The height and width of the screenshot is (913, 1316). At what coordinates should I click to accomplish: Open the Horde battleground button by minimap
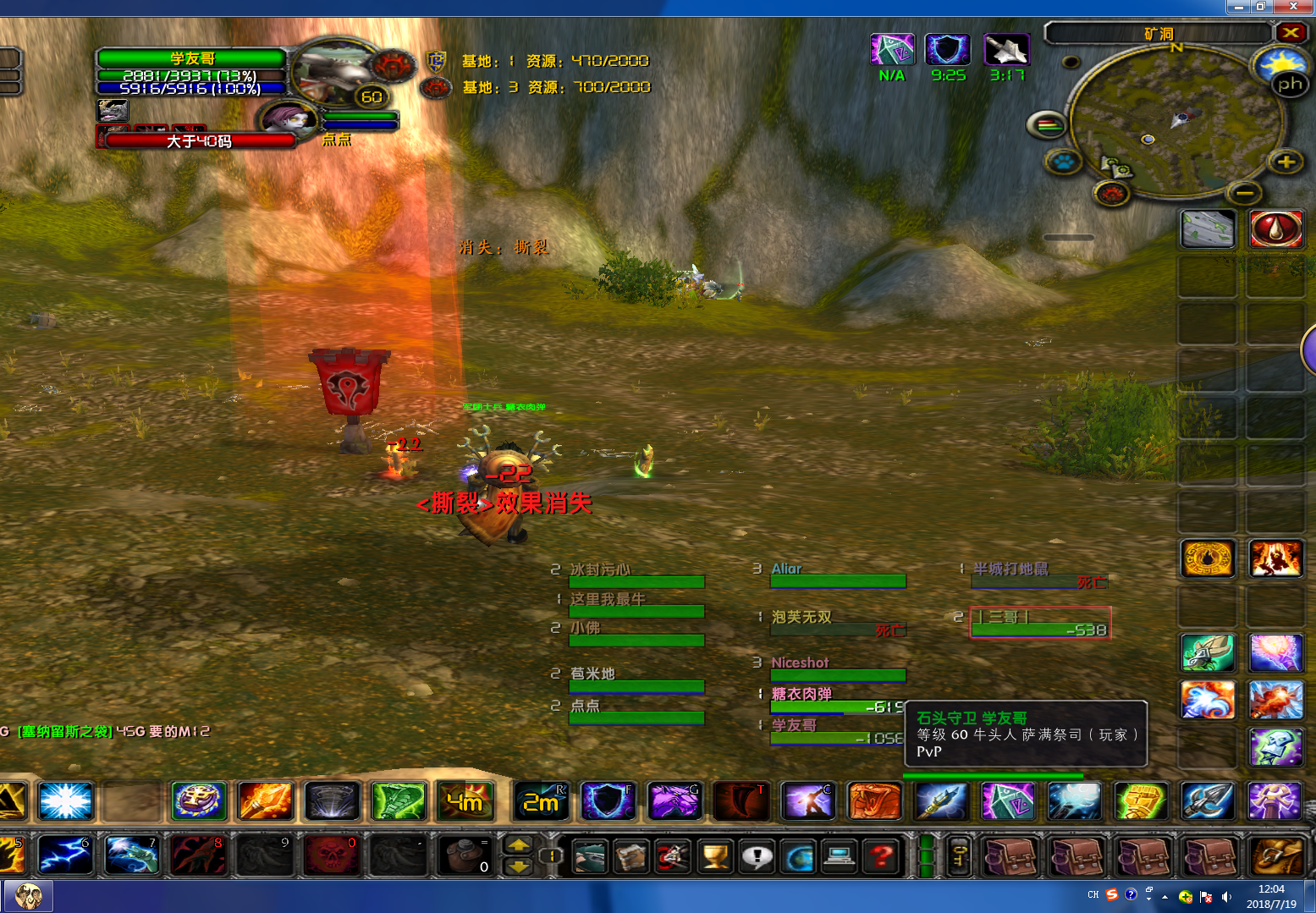click(1112, 194)
